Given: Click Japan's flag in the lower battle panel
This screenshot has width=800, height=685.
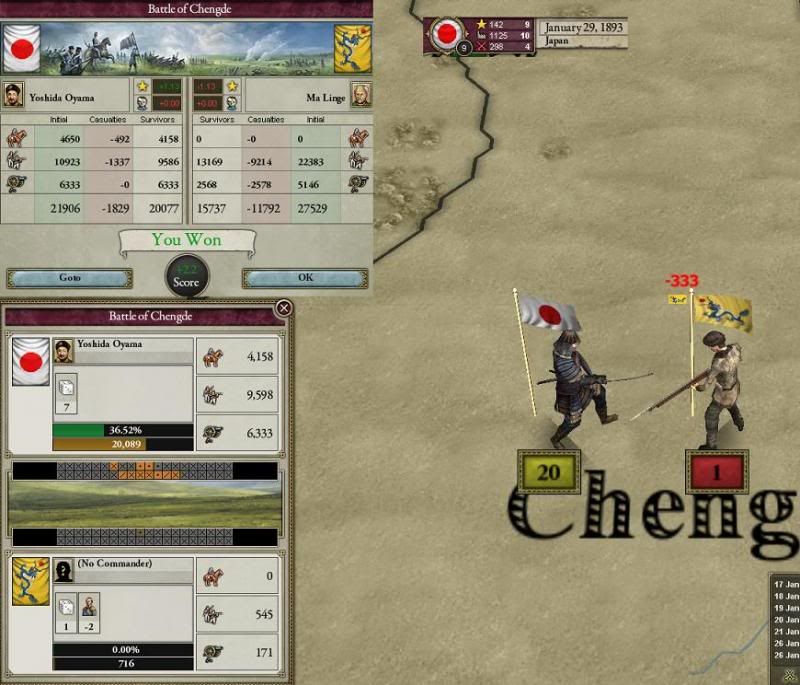Looking at the screenshot, I should point(31,363).
